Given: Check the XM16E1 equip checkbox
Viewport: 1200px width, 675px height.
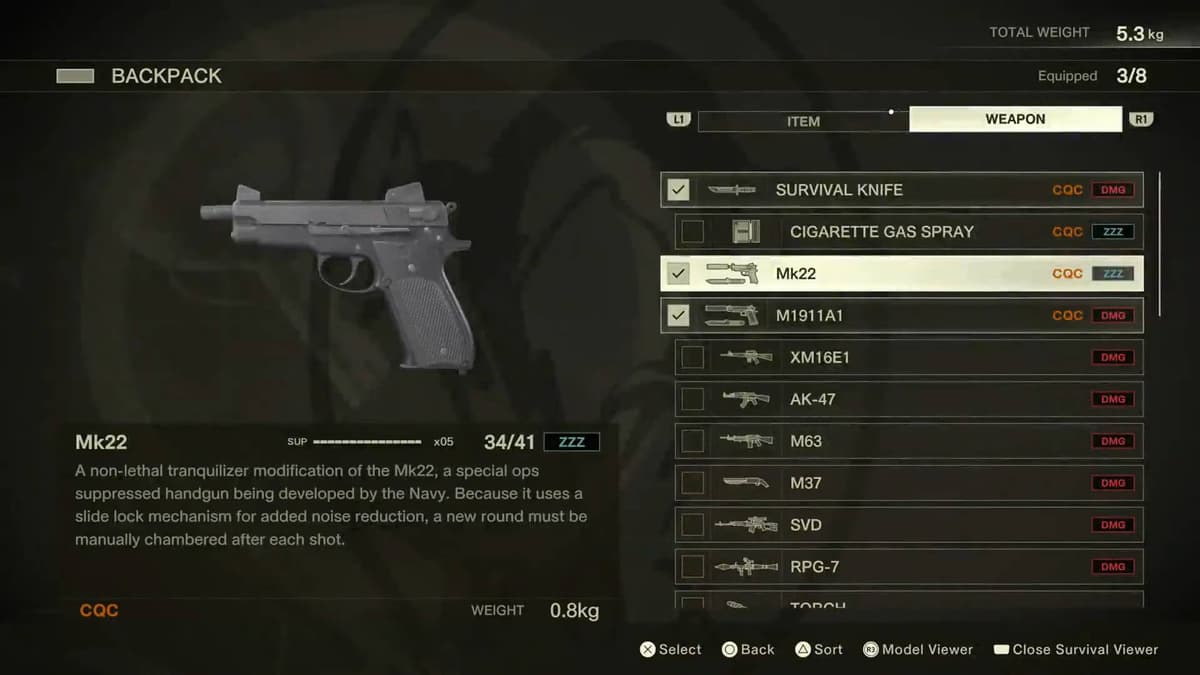Looking at the screenshot, I should pyautogui.click(x=692, y=358).
